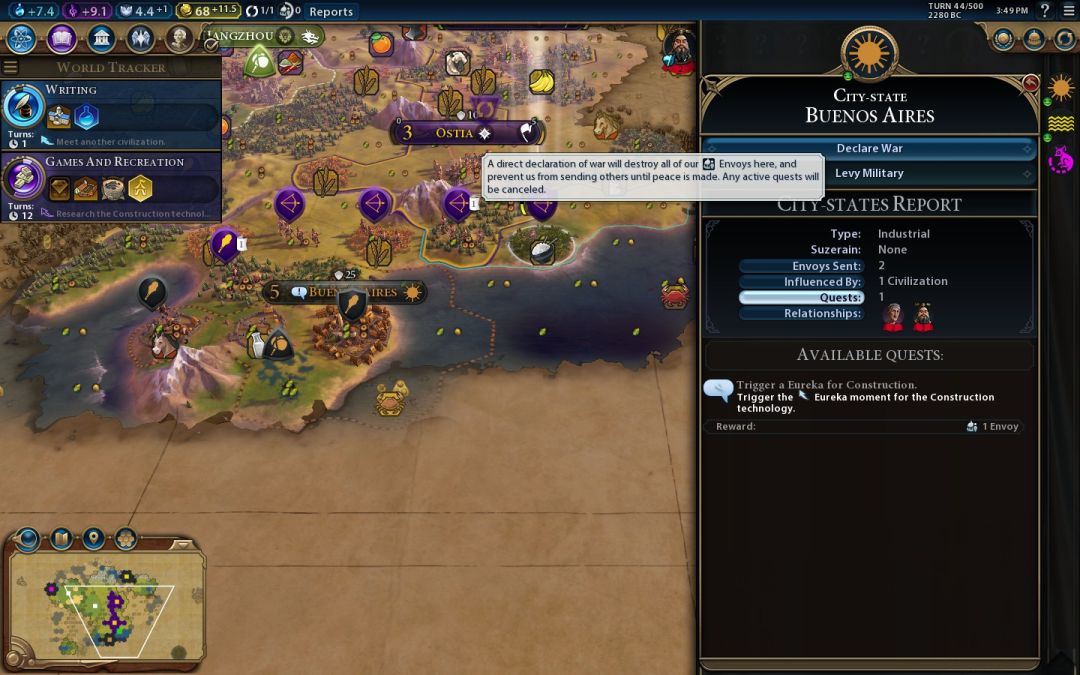Open the technology tree atom icon
The width and height of the screenshot is (1080, 675).
point(22,39)
